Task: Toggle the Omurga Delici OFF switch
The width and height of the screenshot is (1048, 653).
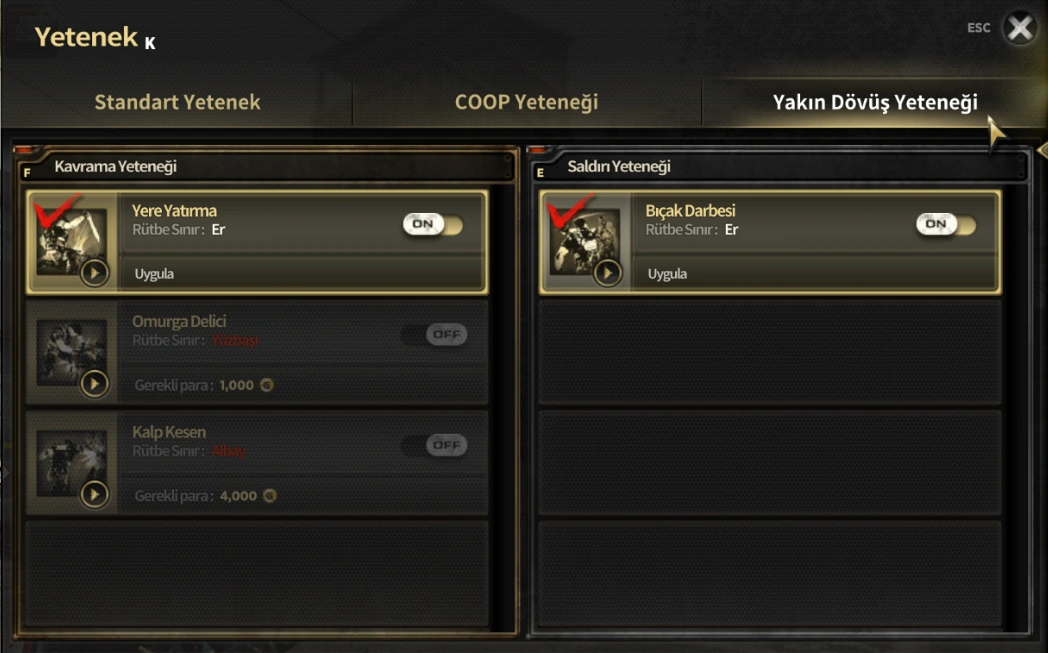Action: point(434,335)
